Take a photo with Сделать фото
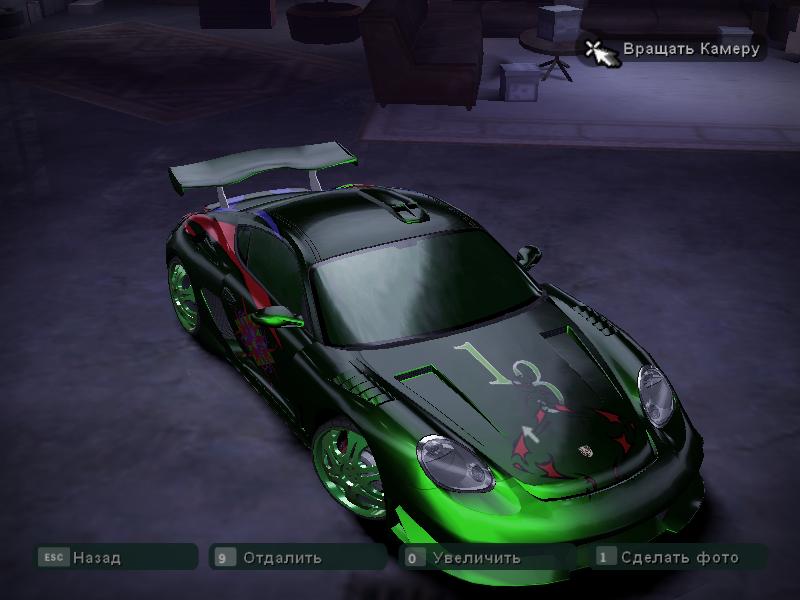 tap(679, 557)
